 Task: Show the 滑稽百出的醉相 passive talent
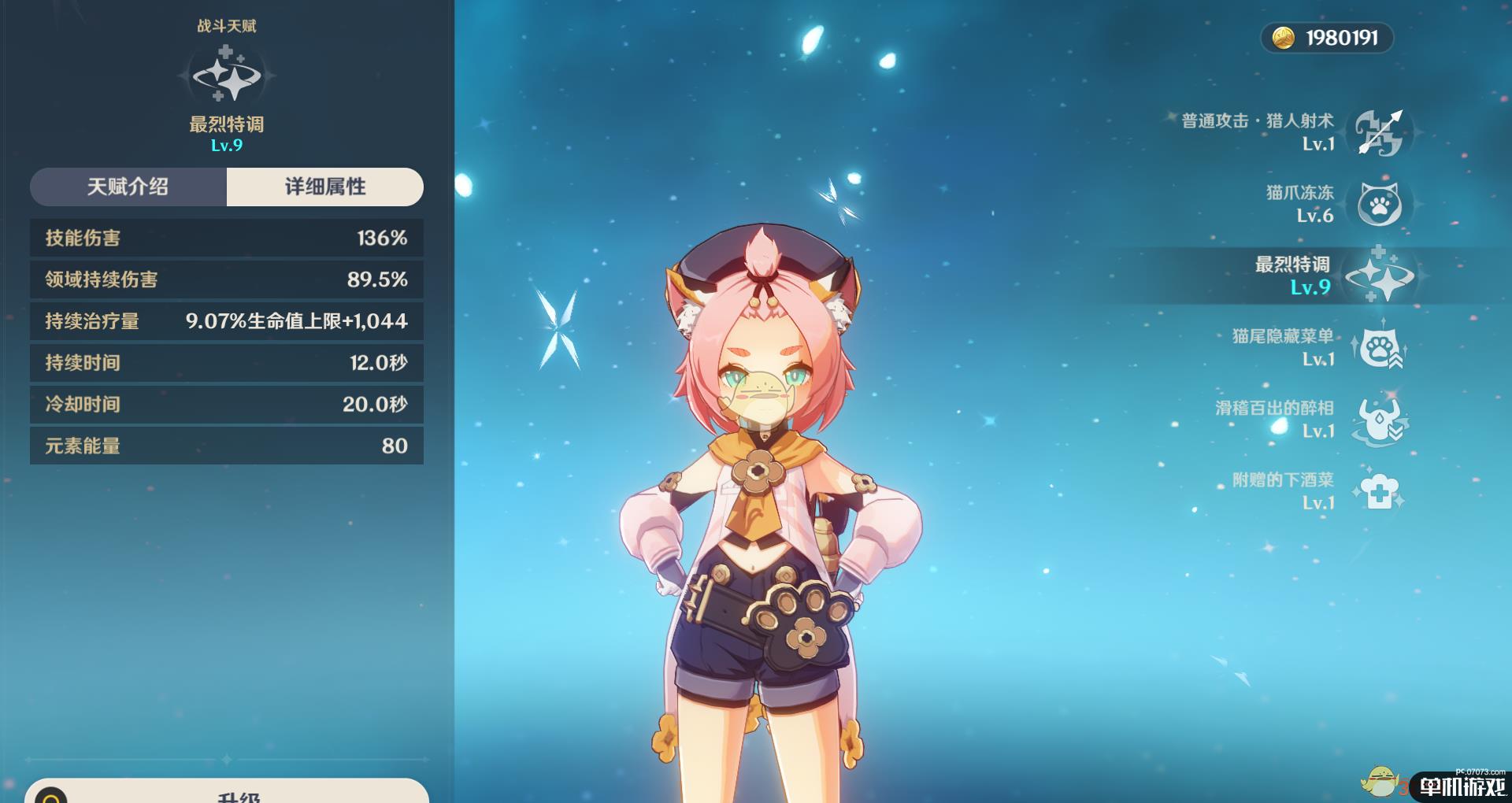click(1378, 419)
